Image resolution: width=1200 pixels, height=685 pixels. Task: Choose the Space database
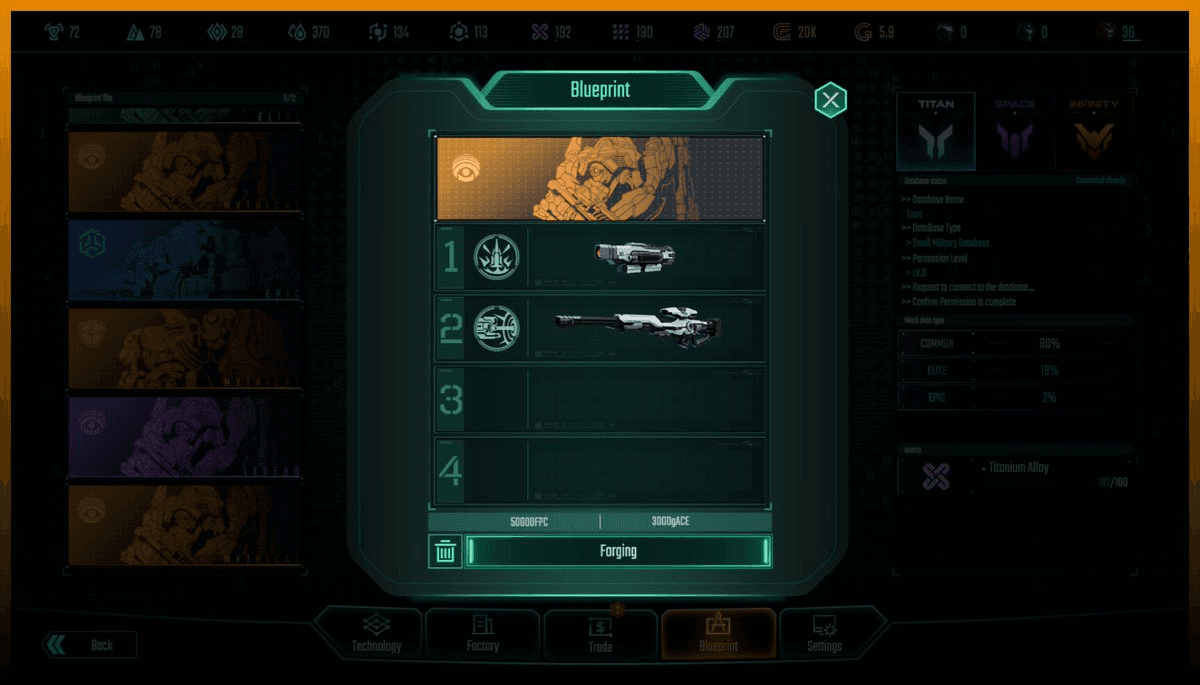tap(1014, 132)
